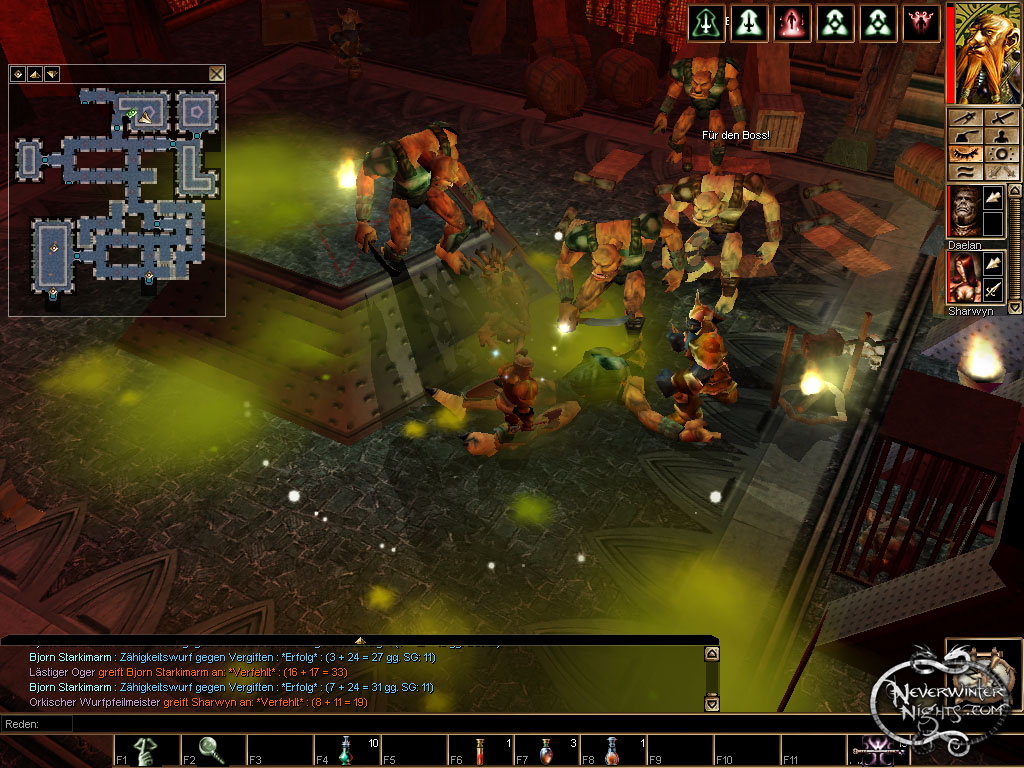The image size is (1024, 768).
Task: Activate the magnifying glass in F2 slot
Action: [213, 749]
